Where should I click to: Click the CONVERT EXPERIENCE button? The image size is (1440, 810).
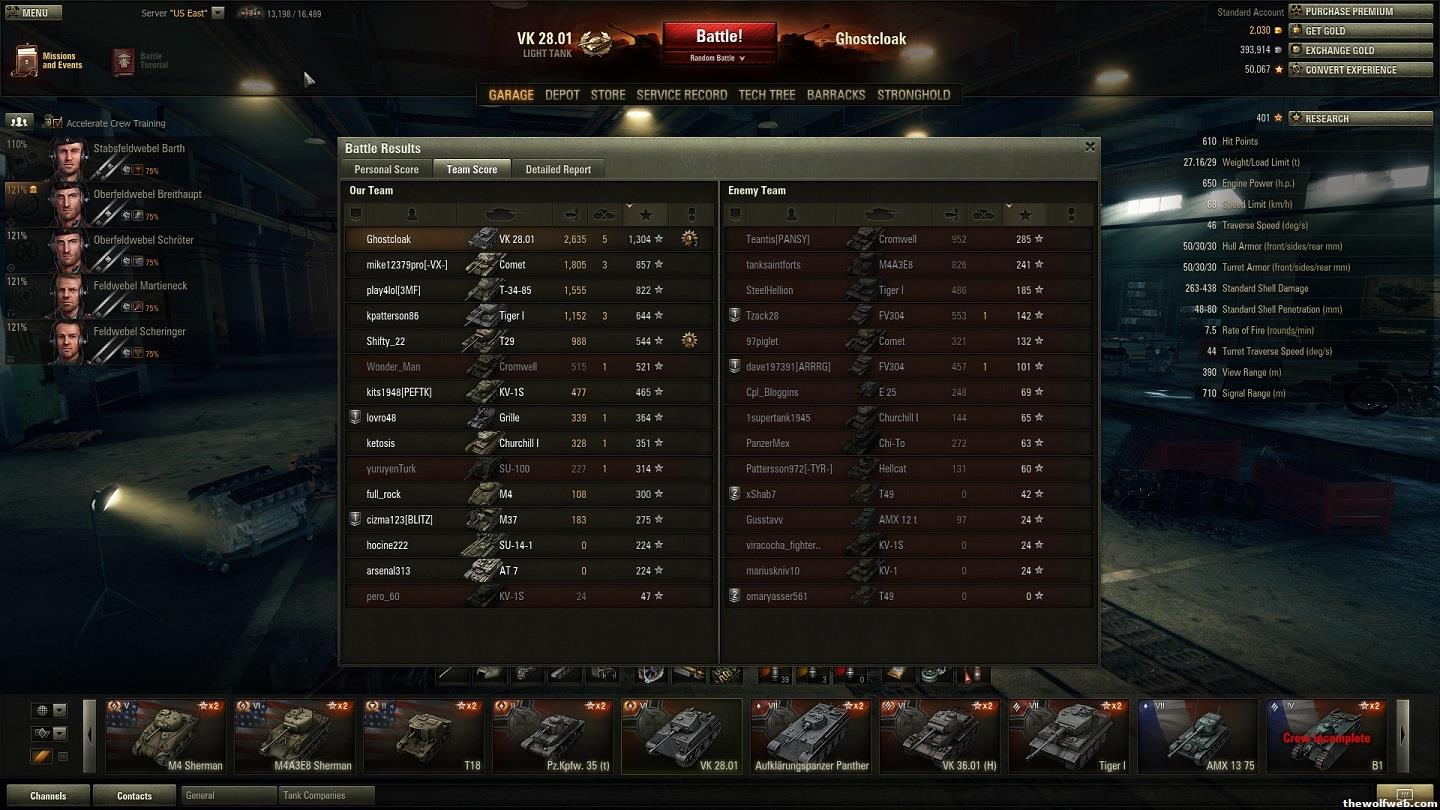point(1360,70)
